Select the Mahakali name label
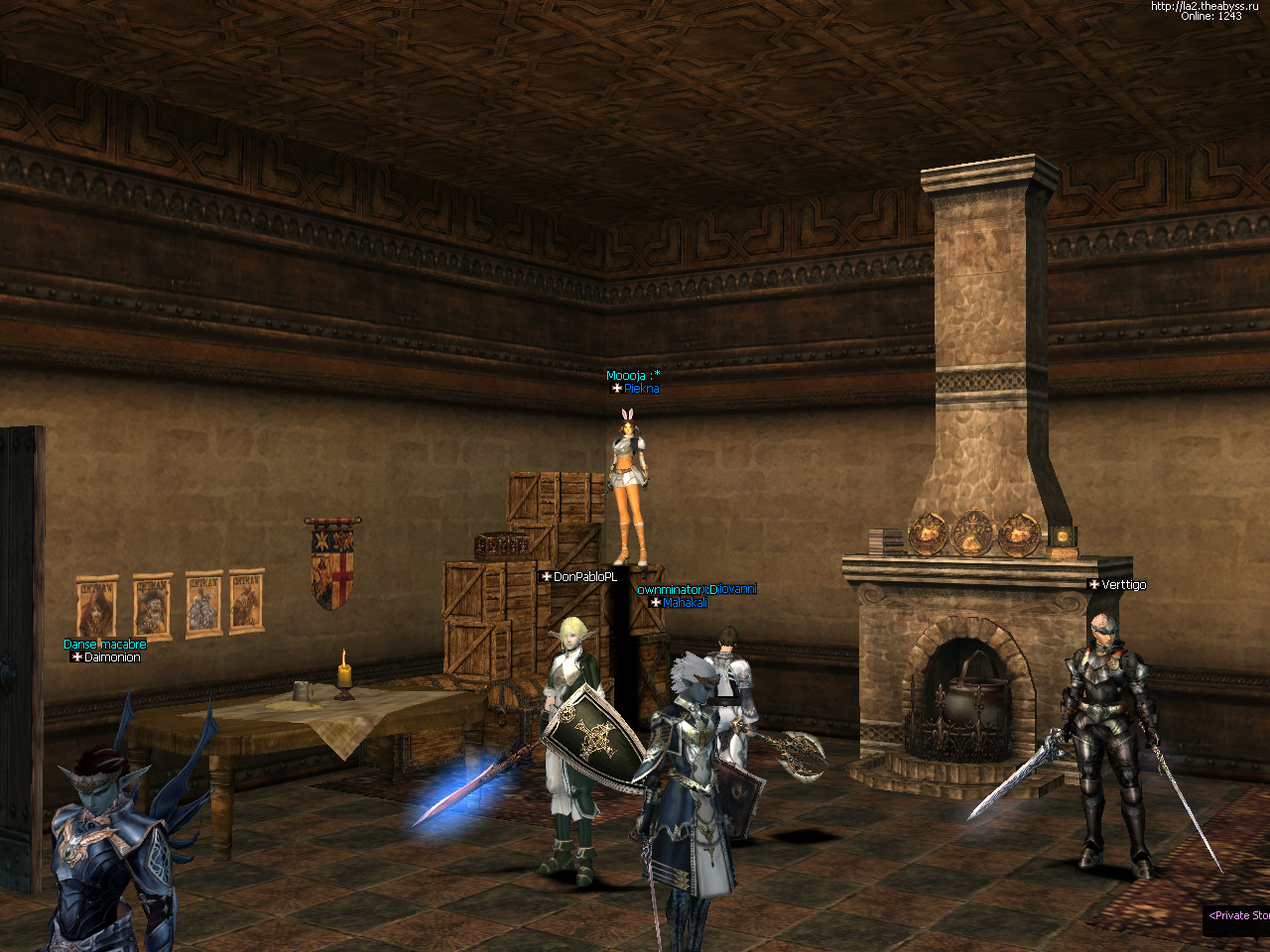The width and height of the screenshot is (1270, 952). (x=684, y=603)
